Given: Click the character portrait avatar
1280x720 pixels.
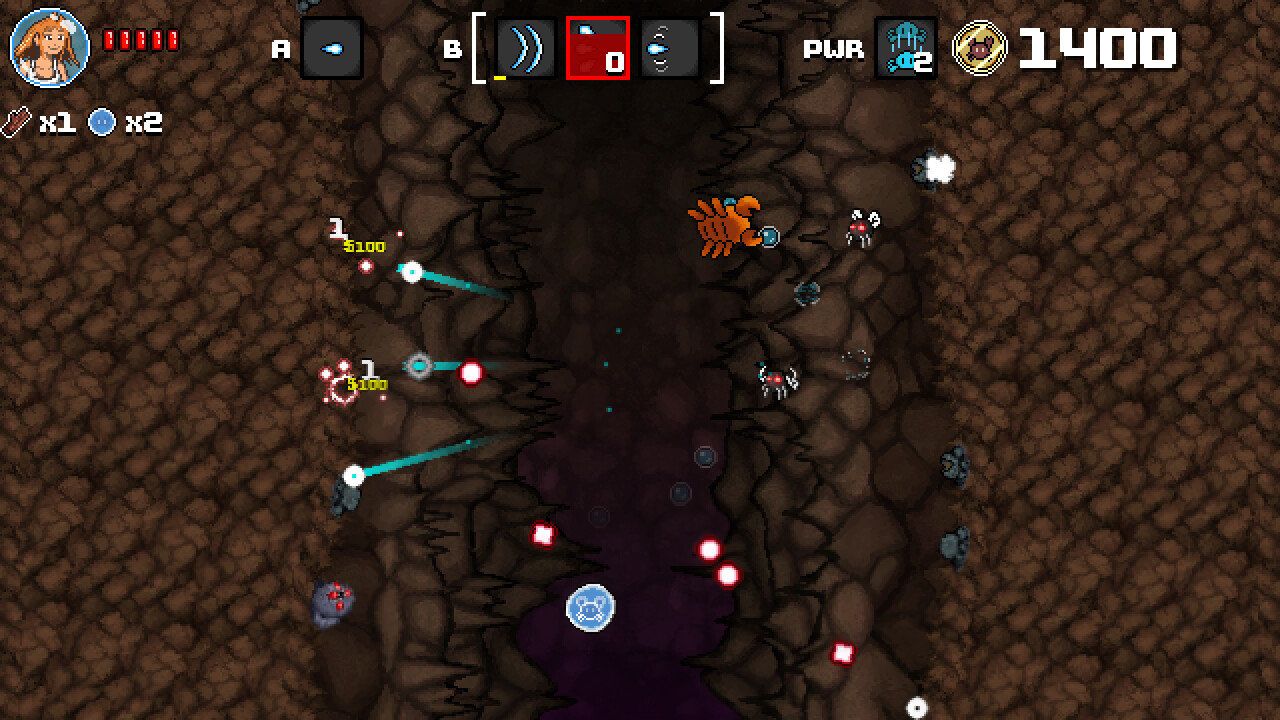Looking at the screenshot, I should tap(50, 47).
